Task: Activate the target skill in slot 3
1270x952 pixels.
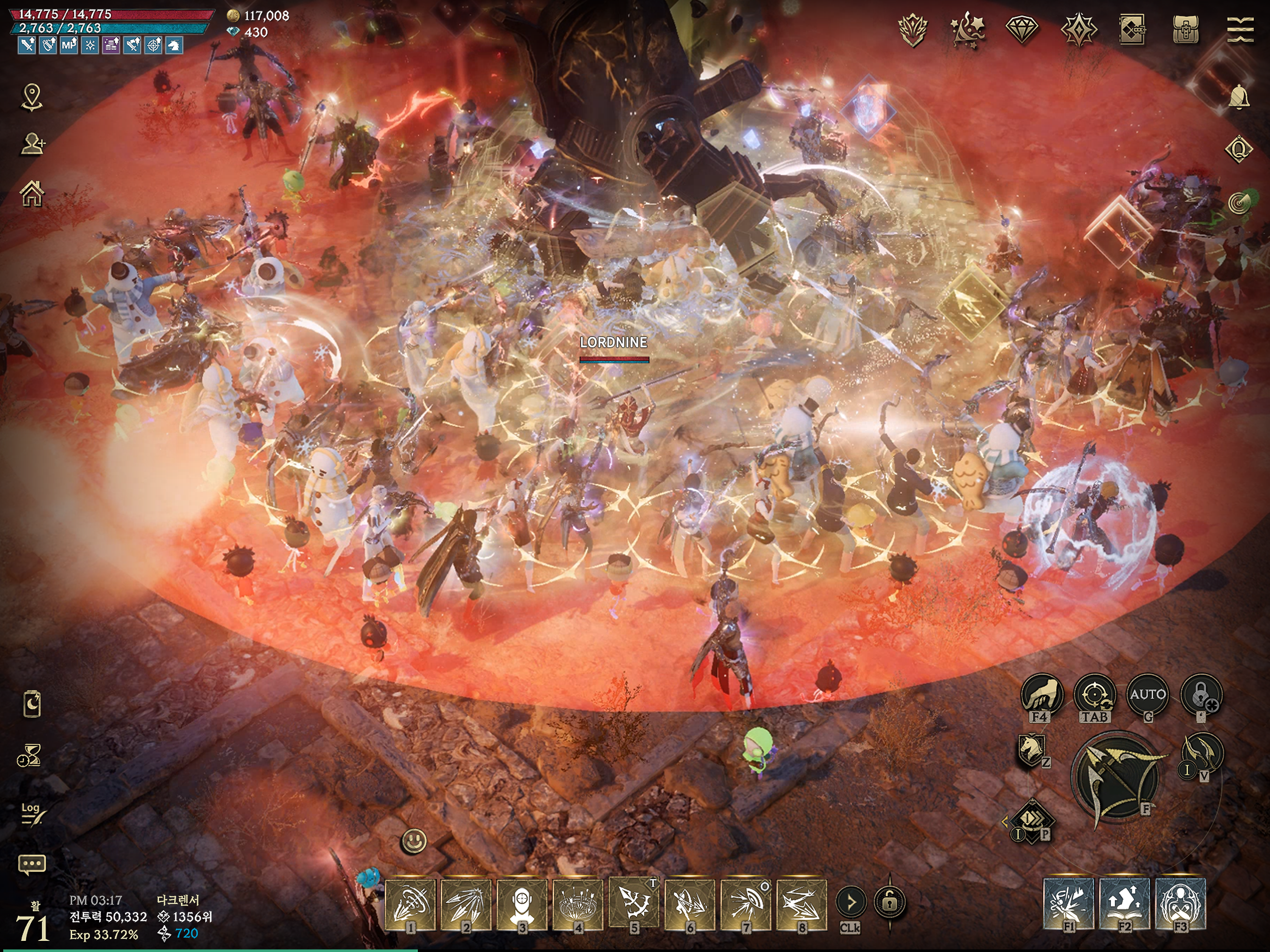Action: [x=522, y=904]
